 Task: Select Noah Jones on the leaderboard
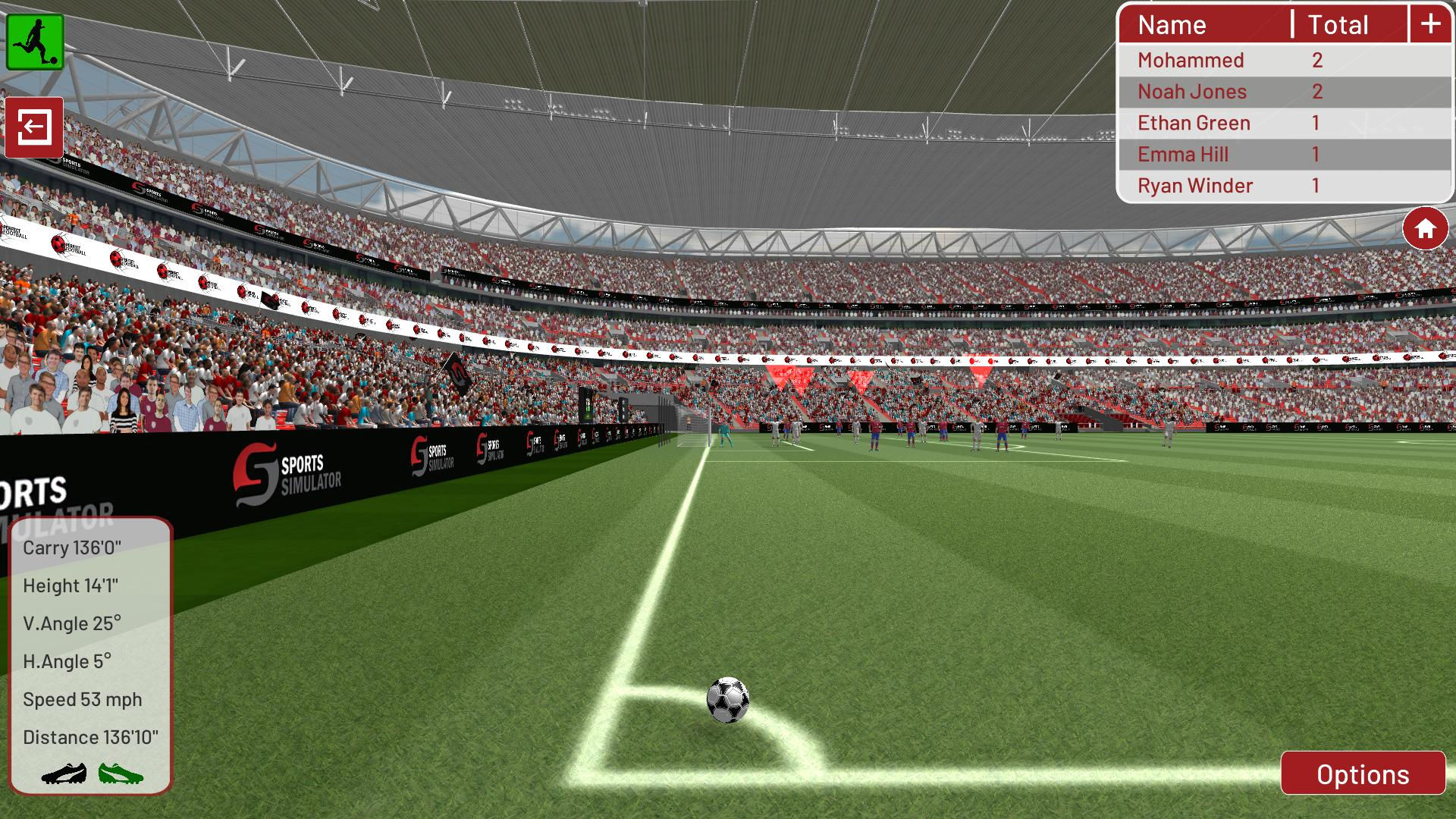[x=1191, y=91]
